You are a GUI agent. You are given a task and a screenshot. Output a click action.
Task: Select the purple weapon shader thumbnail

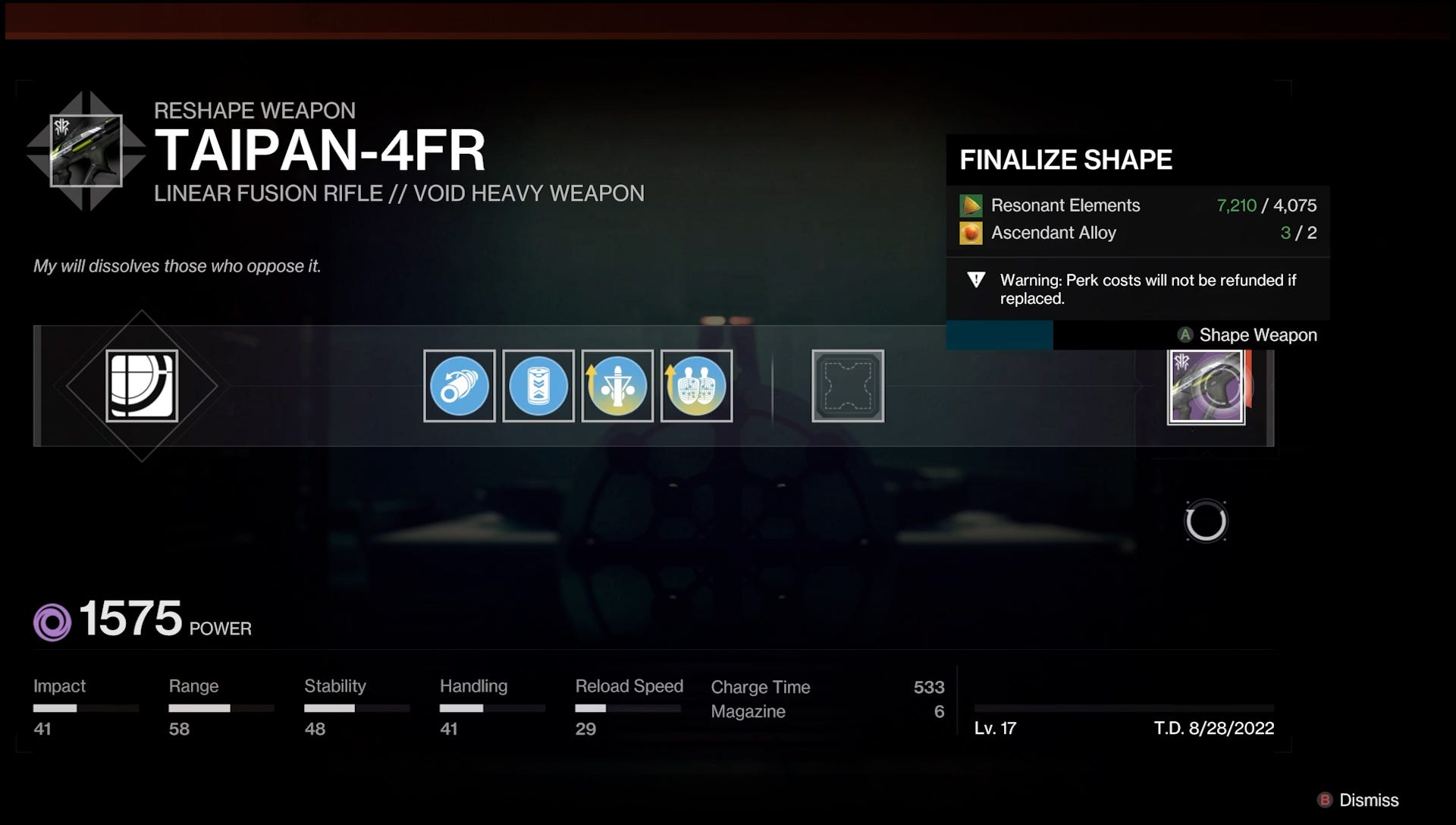coord(1206,386)
